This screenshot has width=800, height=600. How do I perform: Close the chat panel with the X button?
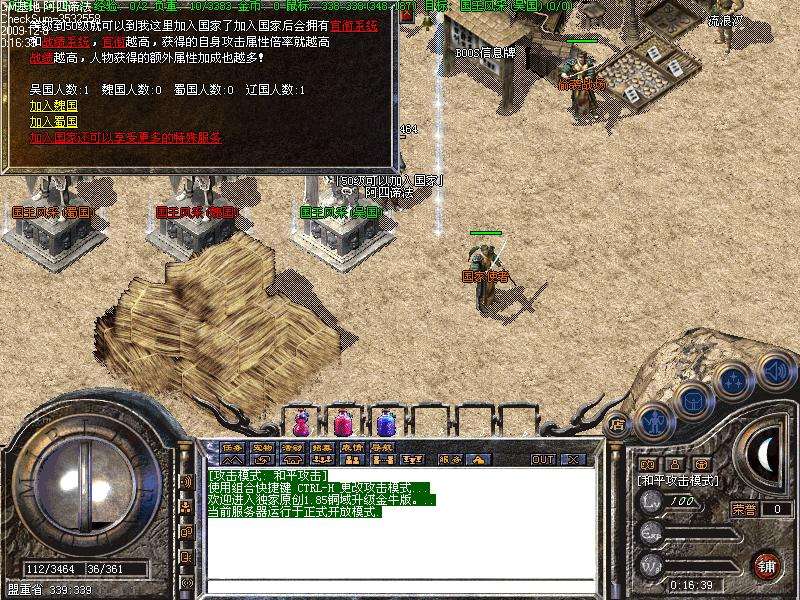[x=573, y=460]
